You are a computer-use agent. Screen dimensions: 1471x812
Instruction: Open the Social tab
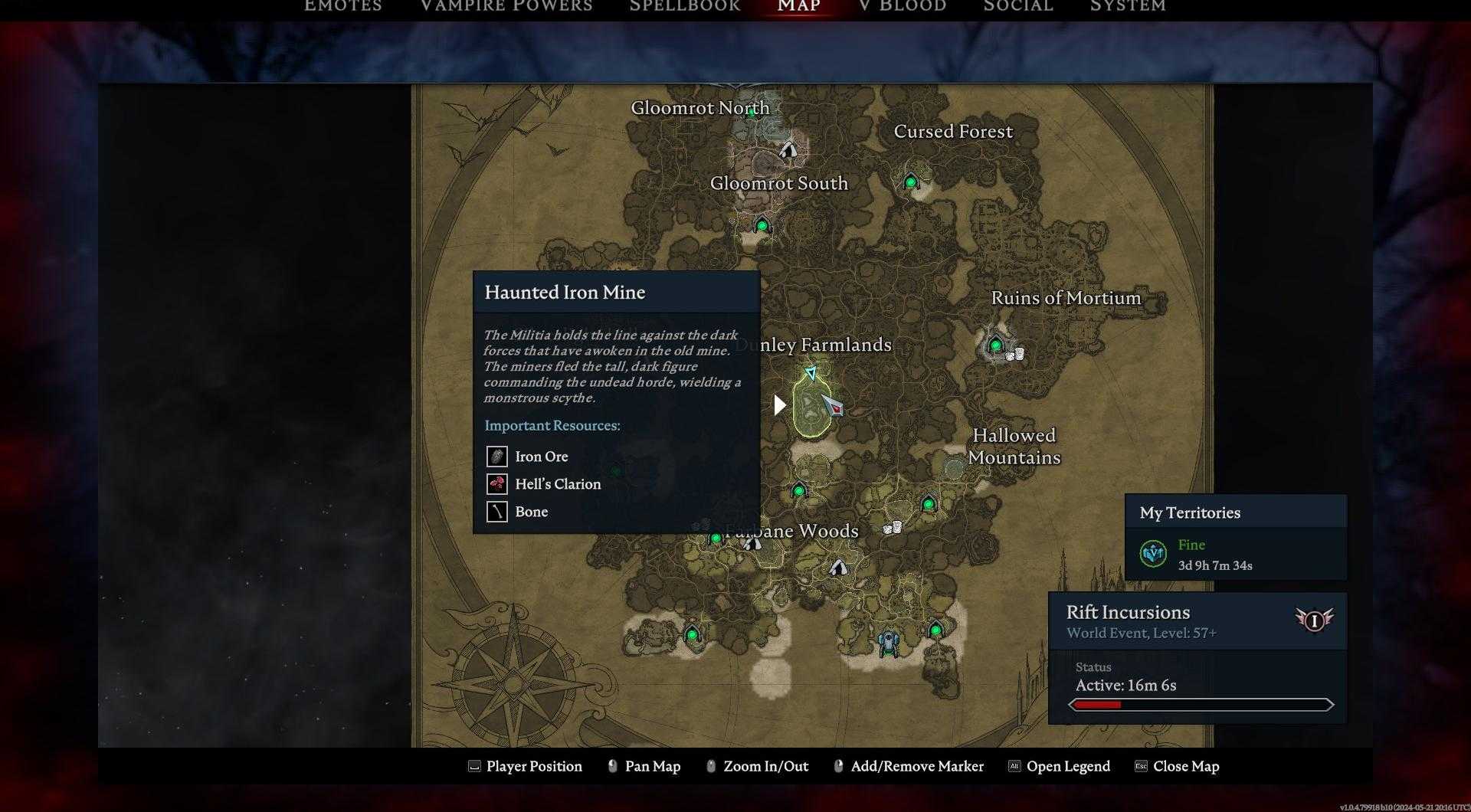(x=1018, y=6)
